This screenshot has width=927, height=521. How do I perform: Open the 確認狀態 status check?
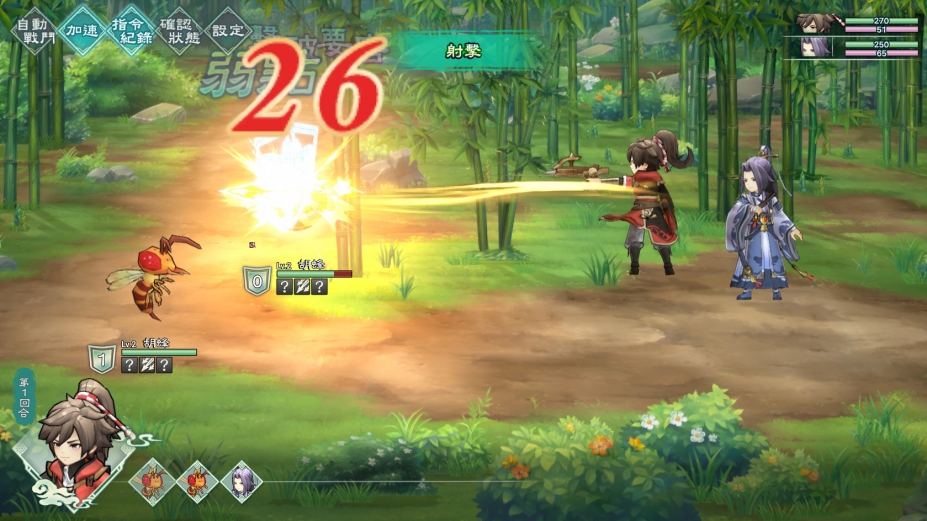(181, 30)
